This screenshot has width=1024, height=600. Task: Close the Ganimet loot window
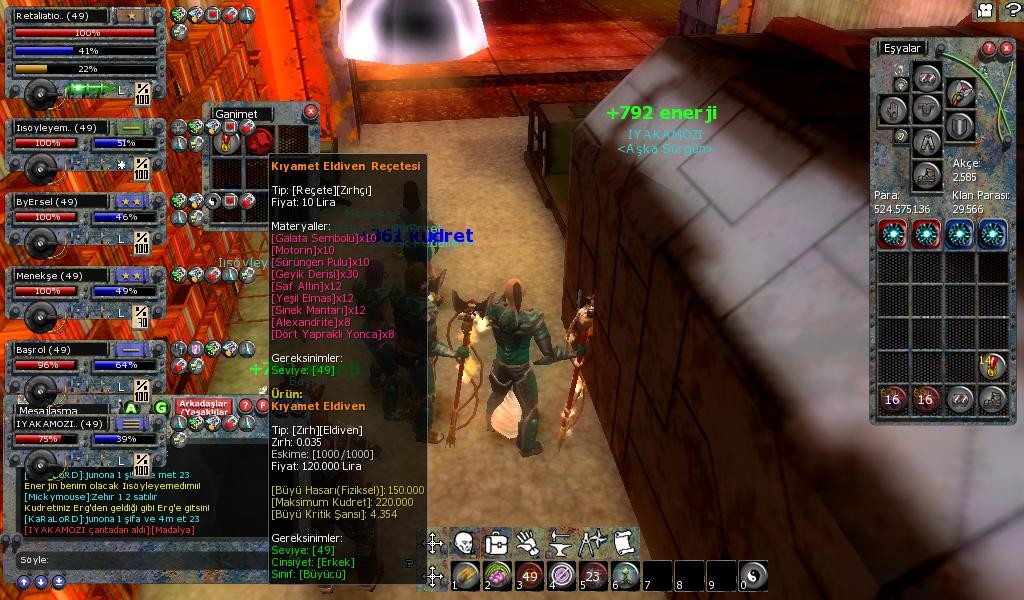point(310,112)
